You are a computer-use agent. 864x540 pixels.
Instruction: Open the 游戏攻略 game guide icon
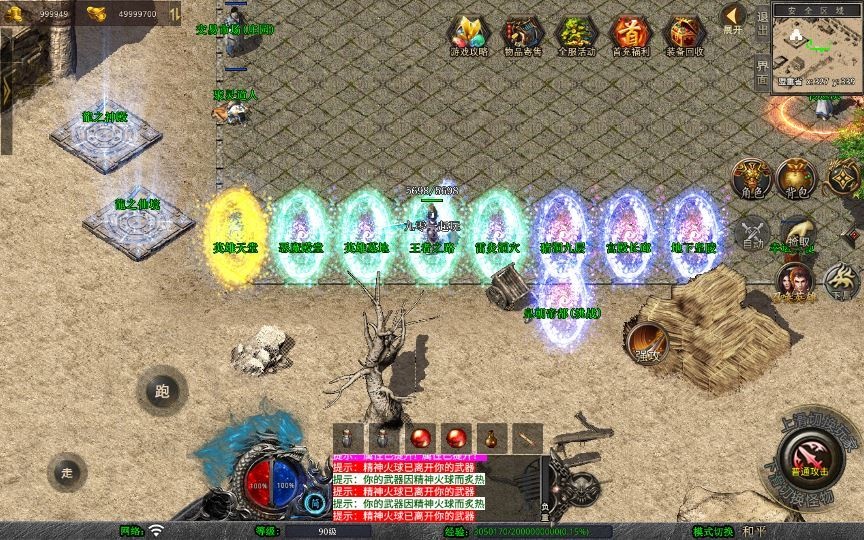point(465,34)
